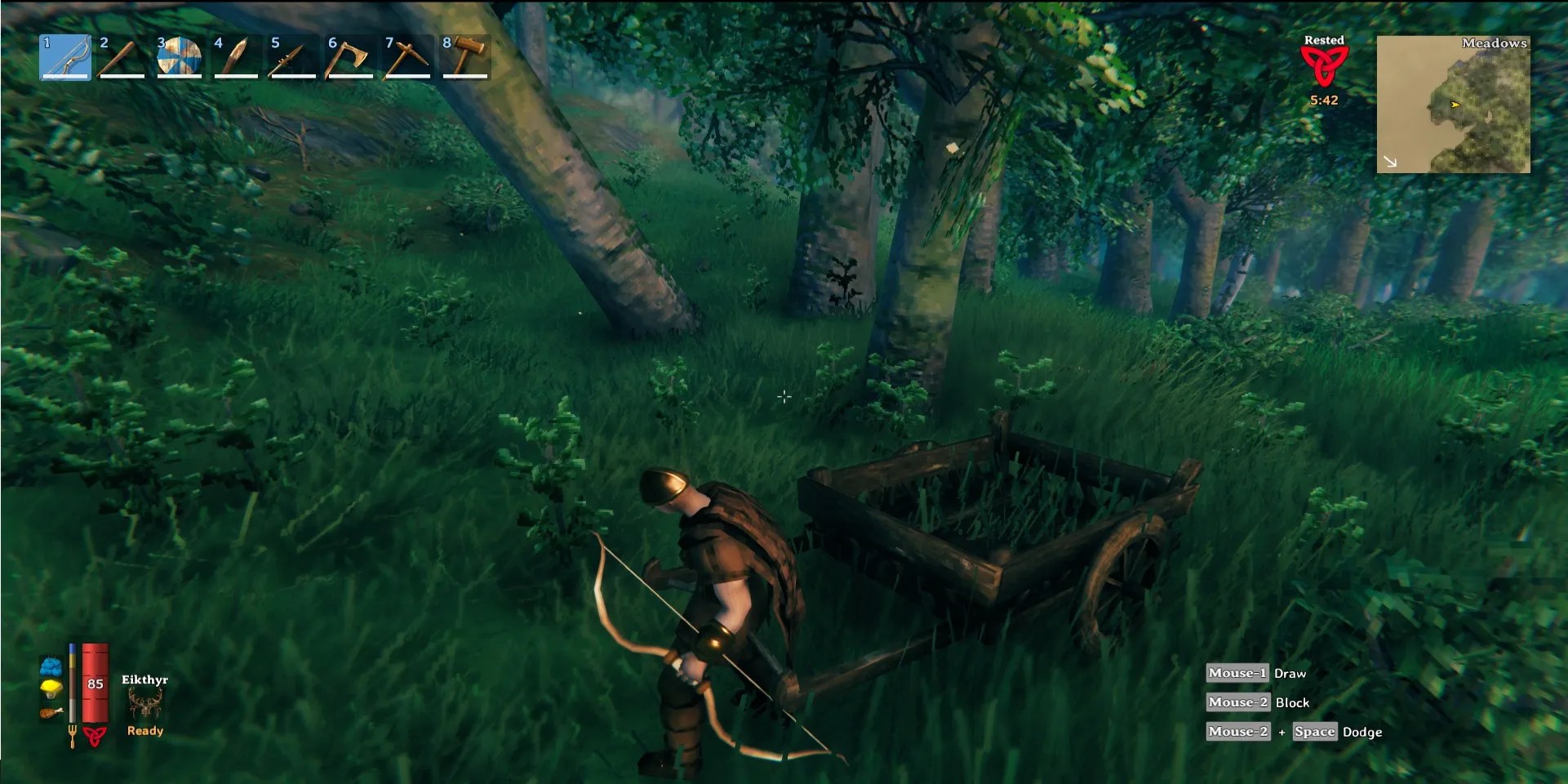Image resolution: width=1568 pixels, height=784 pixels.
Task: Select the round shield in slot 3
Action: (178, 57)
